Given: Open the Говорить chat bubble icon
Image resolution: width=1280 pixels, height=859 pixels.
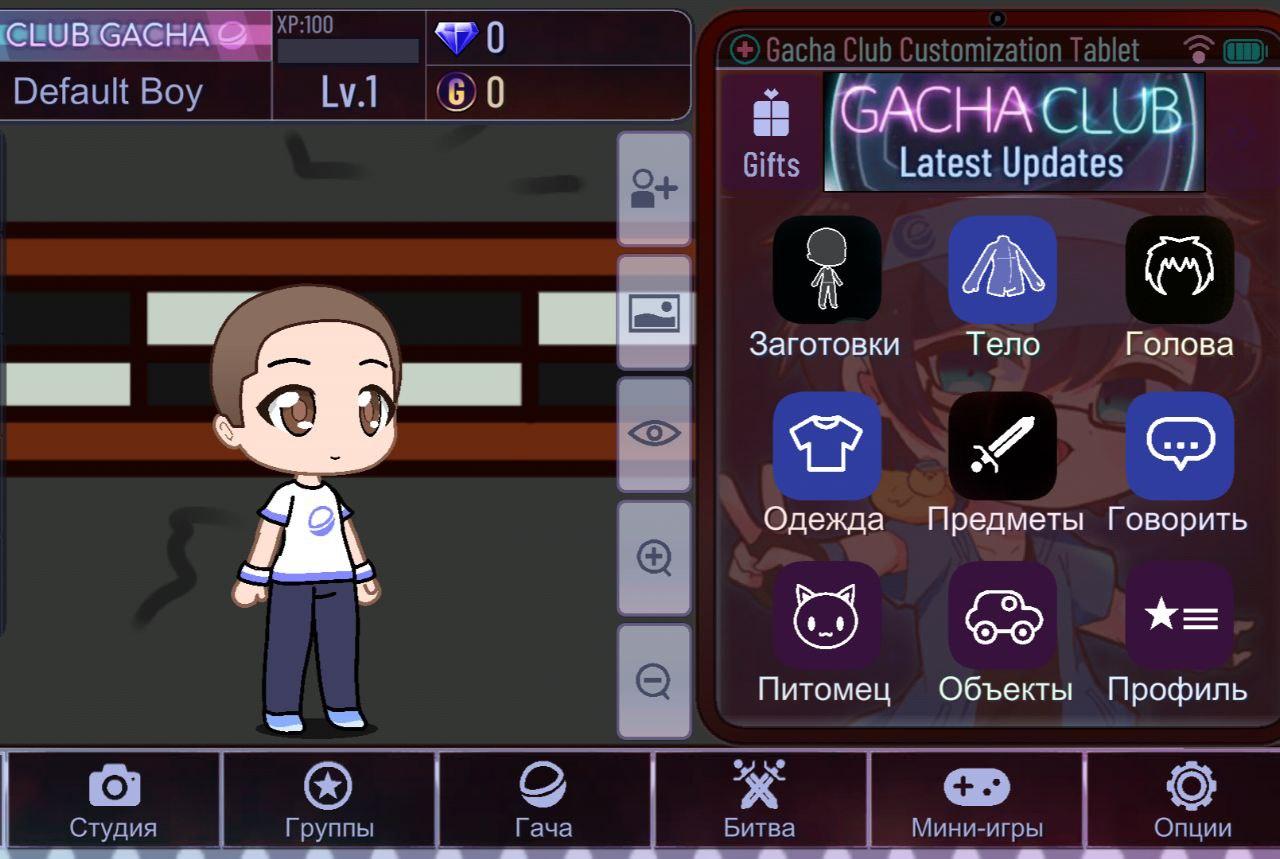Looking at the screenshot, I should tap(1178, 444).
